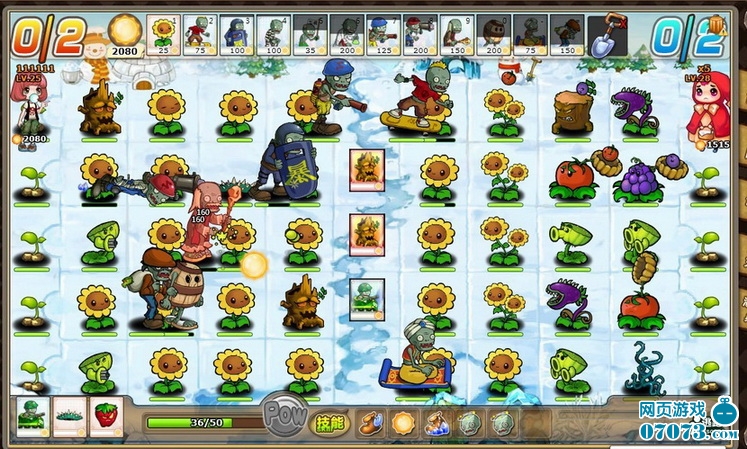747x449 pixels.
Task: Select the blue-hooded zombie card costing 100
Action: click(x=235, y=35)
